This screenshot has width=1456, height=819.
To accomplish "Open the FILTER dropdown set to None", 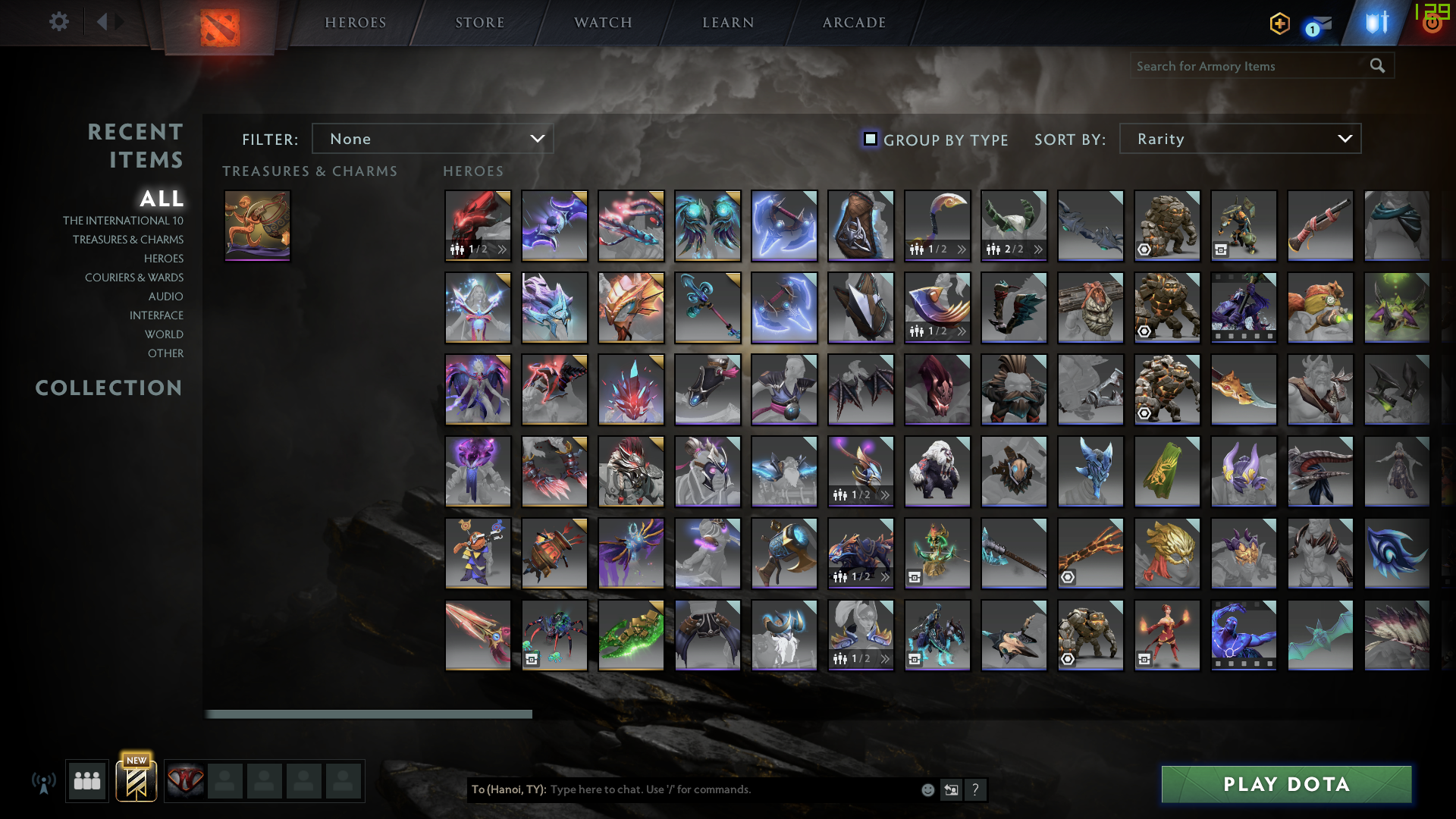I will click(433, 139).
